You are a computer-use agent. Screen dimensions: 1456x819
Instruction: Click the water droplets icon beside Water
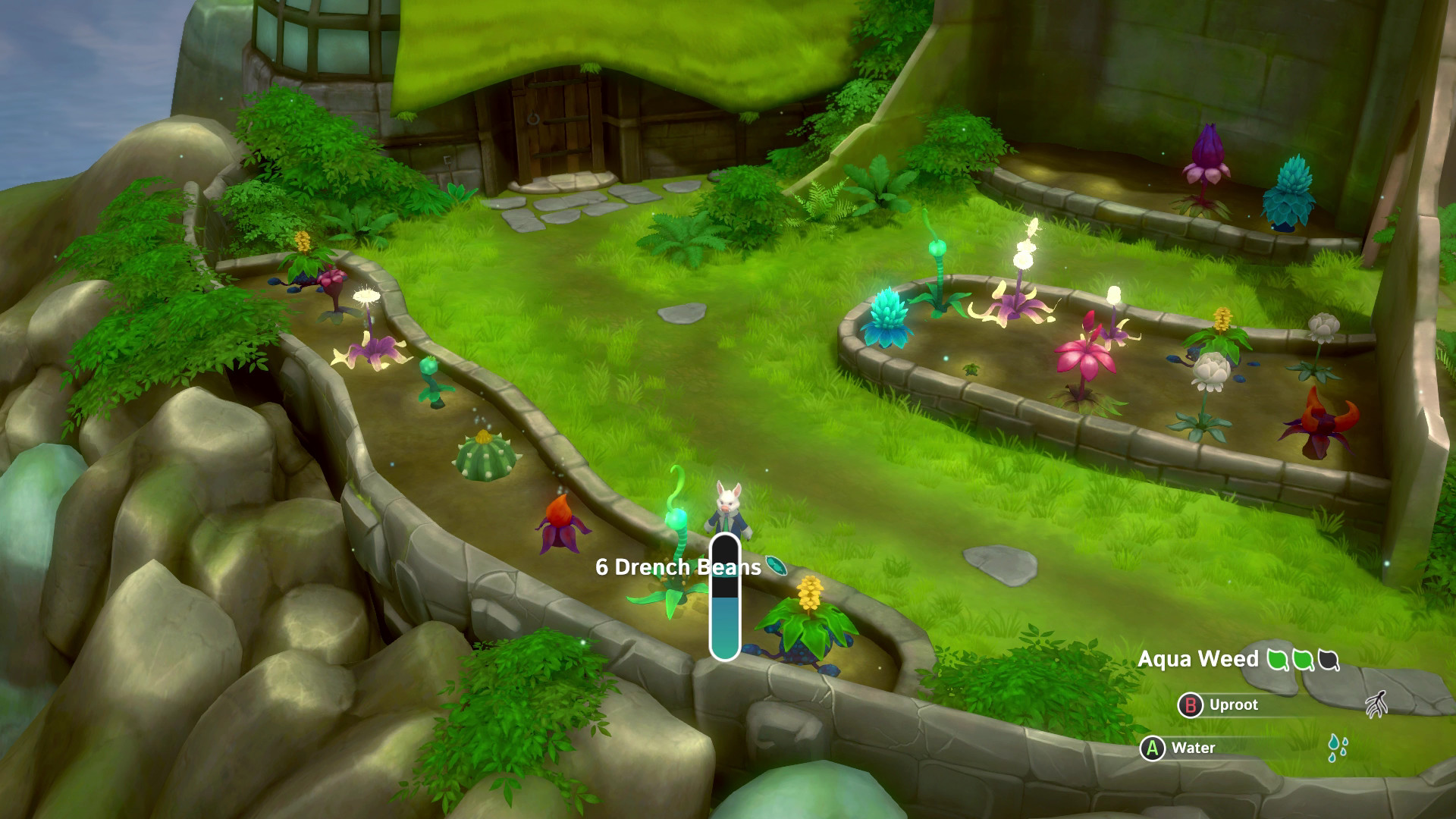point(1338,747)
